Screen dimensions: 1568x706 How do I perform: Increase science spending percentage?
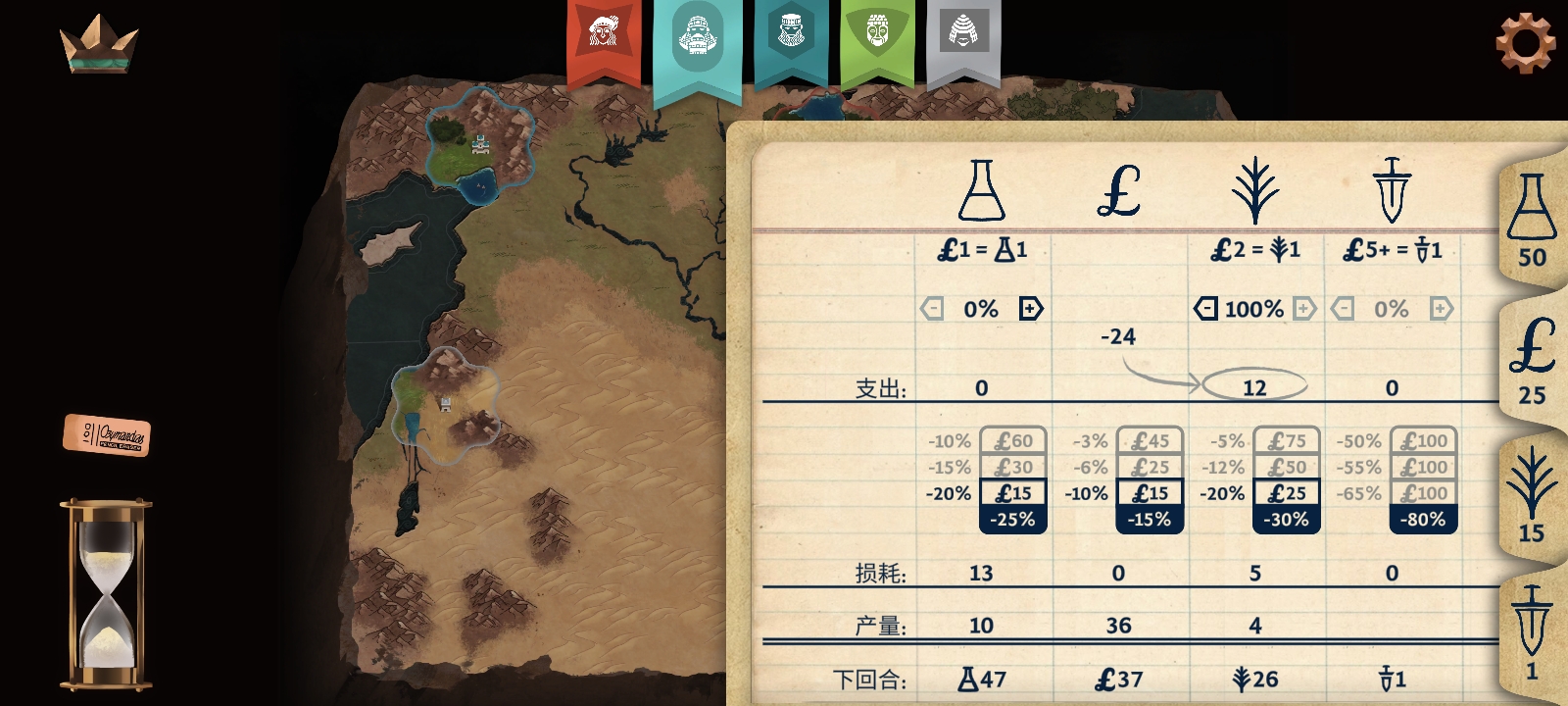(x=1031, y=309)
